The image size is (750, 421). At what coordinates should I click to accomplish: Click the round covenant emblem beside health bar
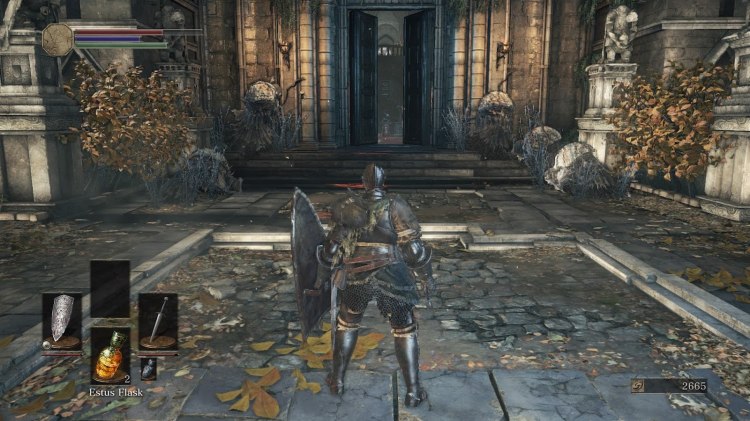point(57,39)
